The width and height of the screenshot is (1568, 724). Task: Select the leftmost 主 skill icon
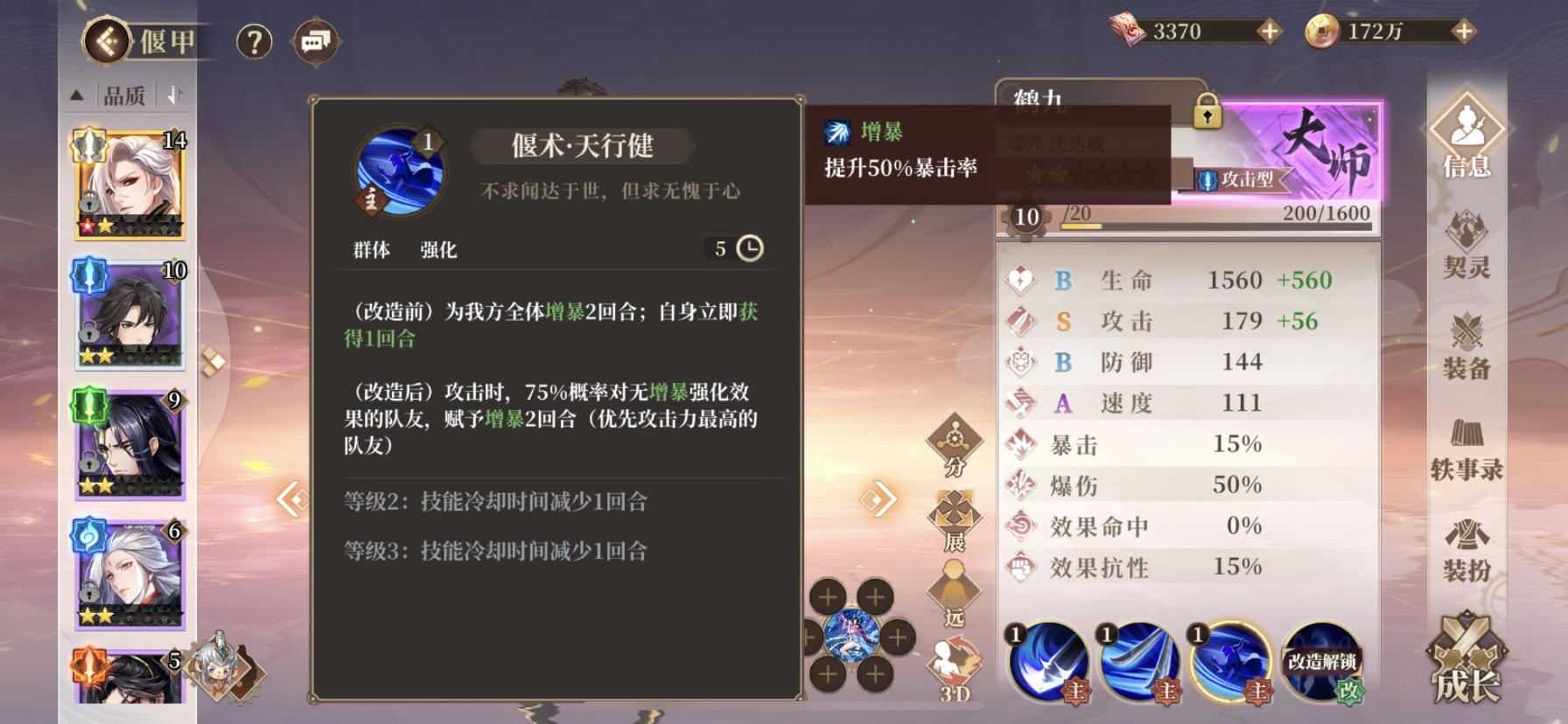[1046, 662]
